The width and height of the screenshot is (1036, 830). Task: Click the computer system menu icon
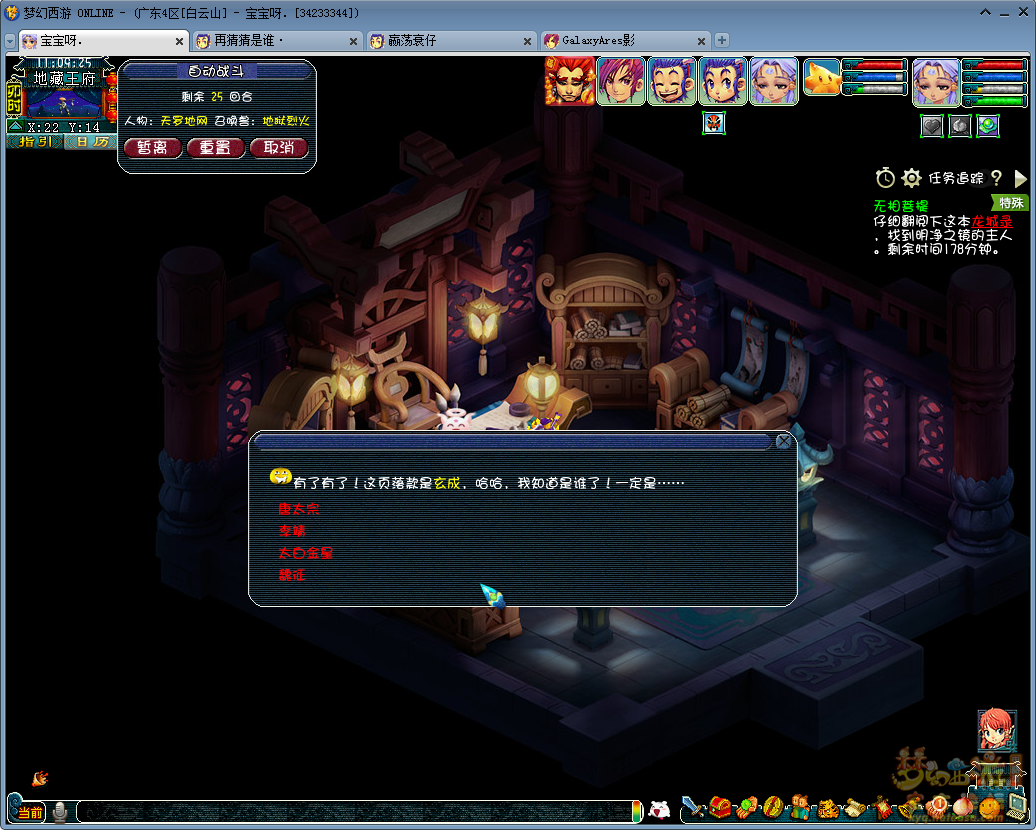(1016, 804)
